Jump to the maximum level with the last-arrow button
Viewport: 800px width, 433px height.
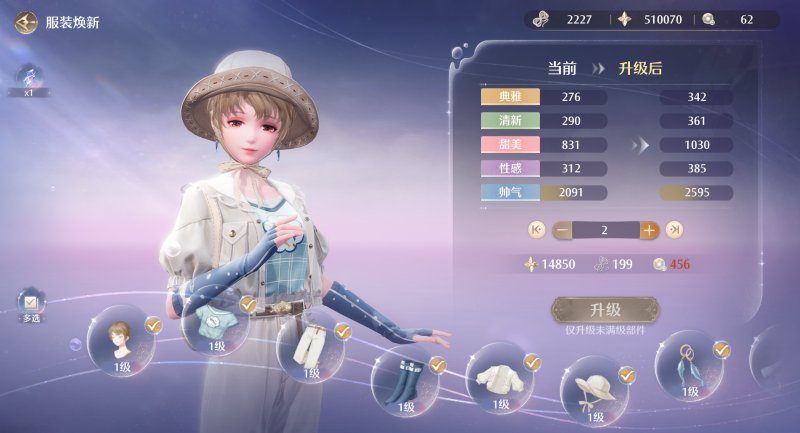675,230
